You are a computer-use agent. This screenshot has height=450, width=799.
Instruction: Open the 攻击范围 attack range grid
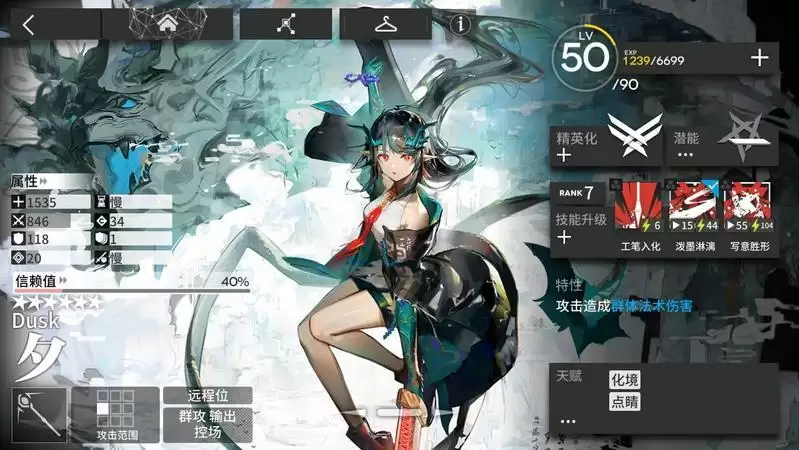pyautogui.click(x=116, y=414)
